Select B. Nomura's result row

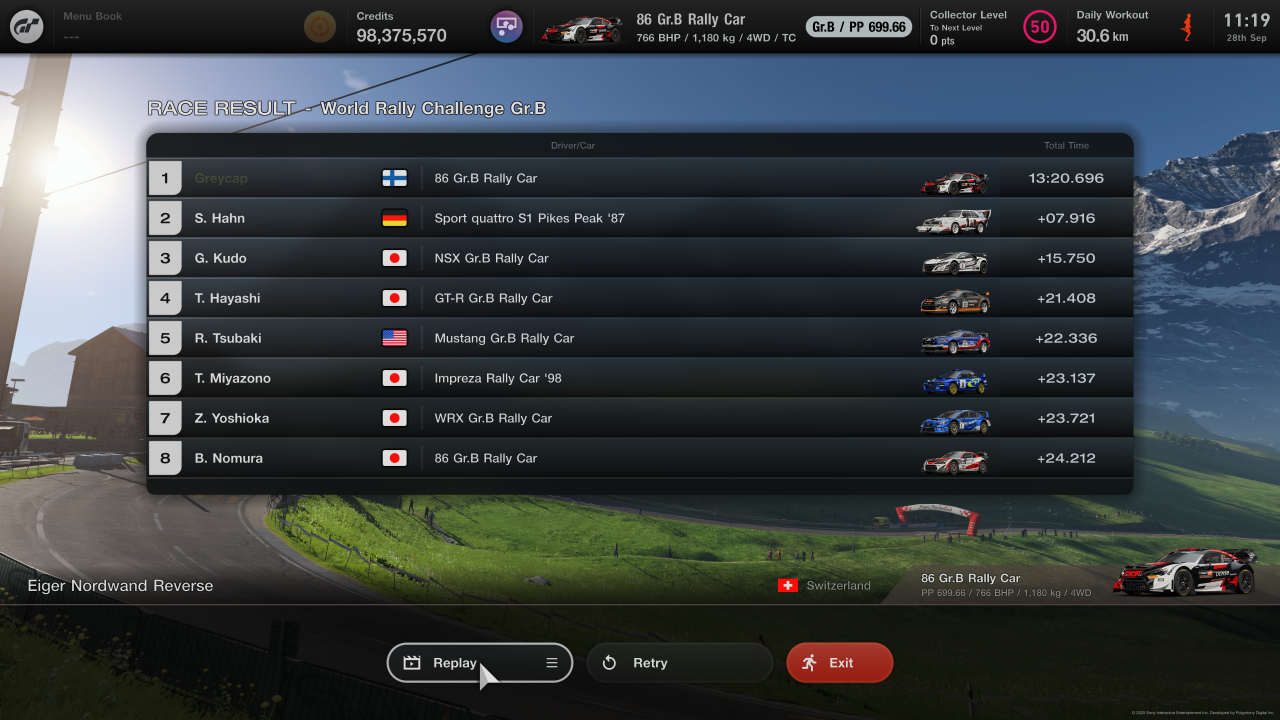coord(640,458)
